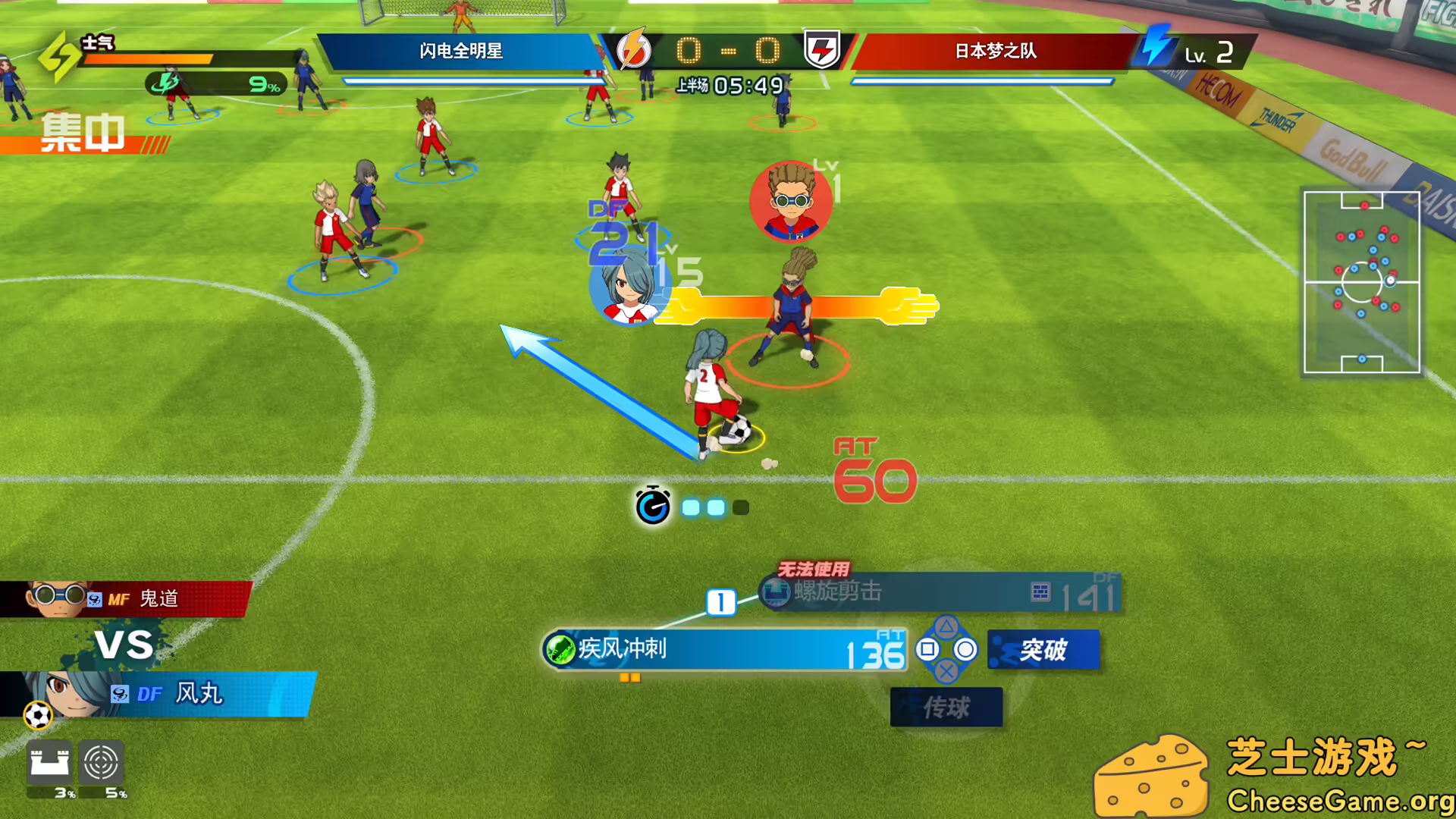The height and width of the screenshot is (819, 1456).
Task: Click the minimap in the right corner
Action: coord(1361,284)
